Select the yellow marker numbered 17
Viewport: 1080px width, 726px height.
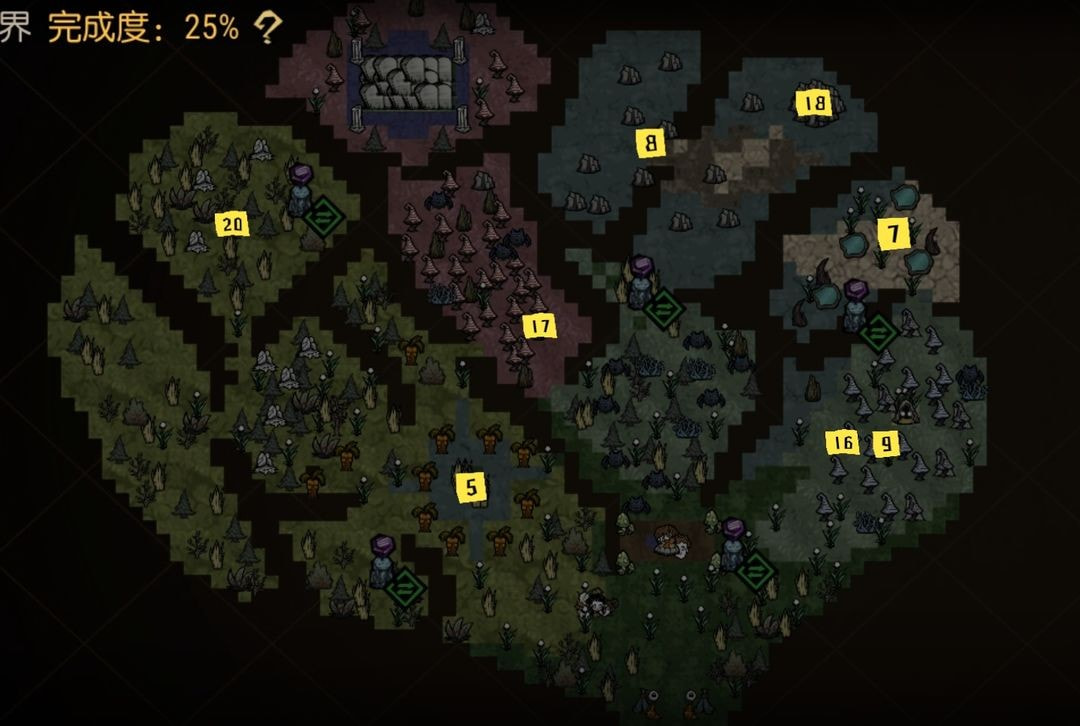pyautogui.click(x=538, y=327)
